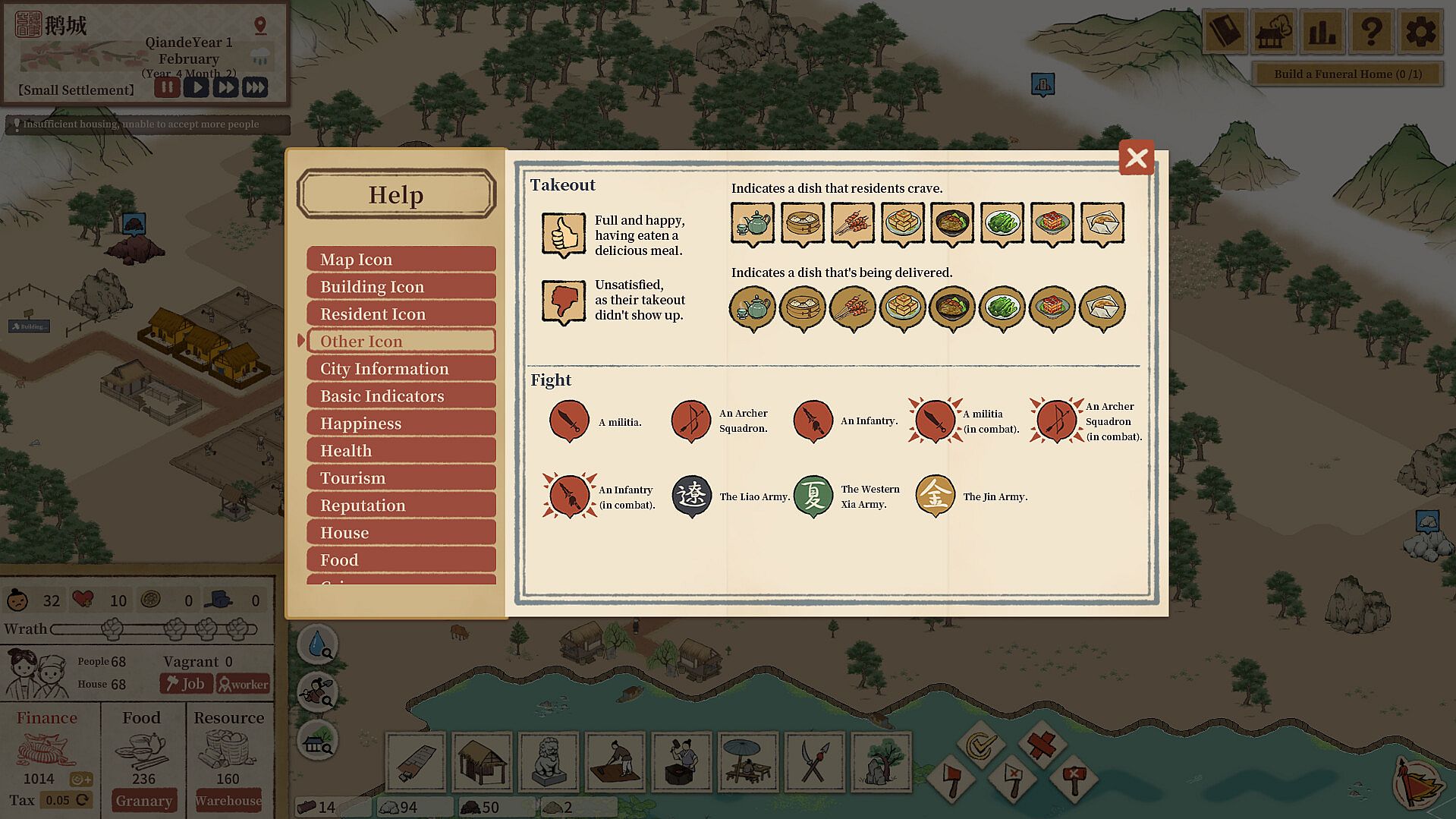Choose the Health help topic
The height and width of the screenshot is (819, 1456).
tap(401, 451)
